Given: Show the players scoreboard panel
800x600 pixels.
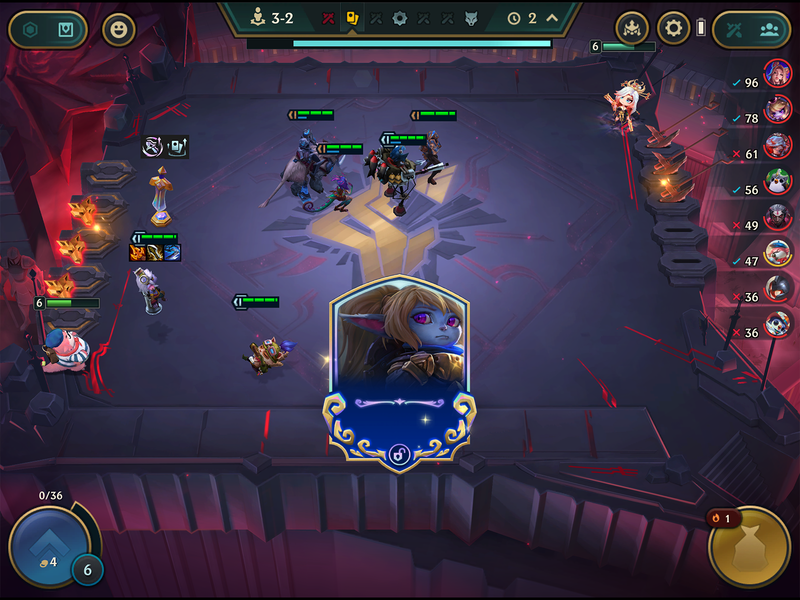Looking at the screenshot, I should [769, 29].
